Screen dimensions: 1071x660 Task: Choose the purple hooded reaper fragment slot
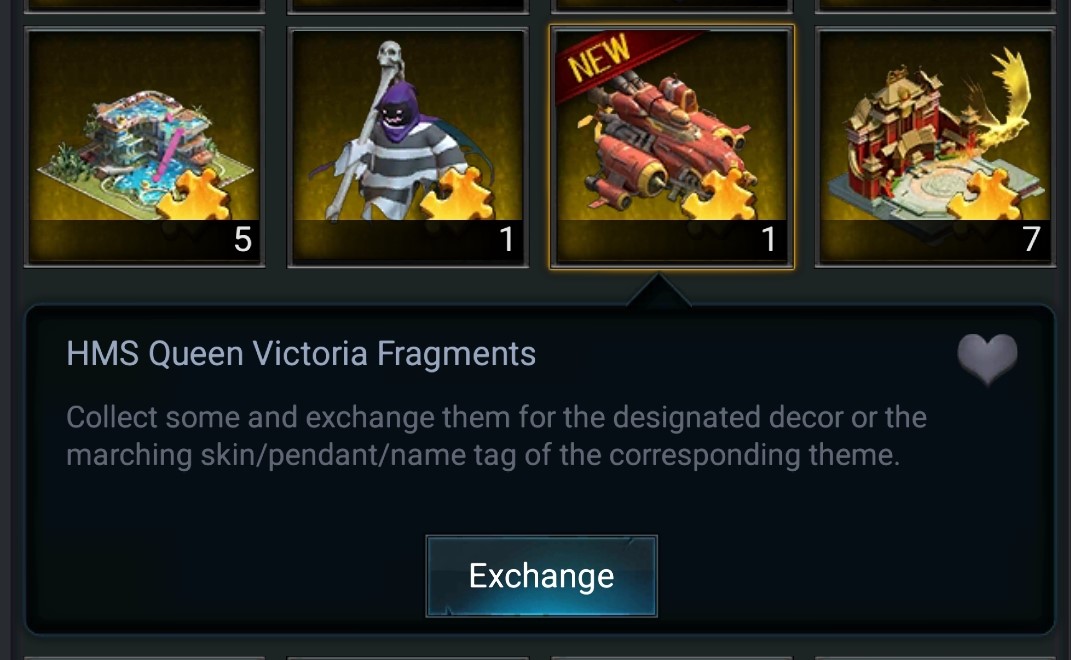pos(408,147)
